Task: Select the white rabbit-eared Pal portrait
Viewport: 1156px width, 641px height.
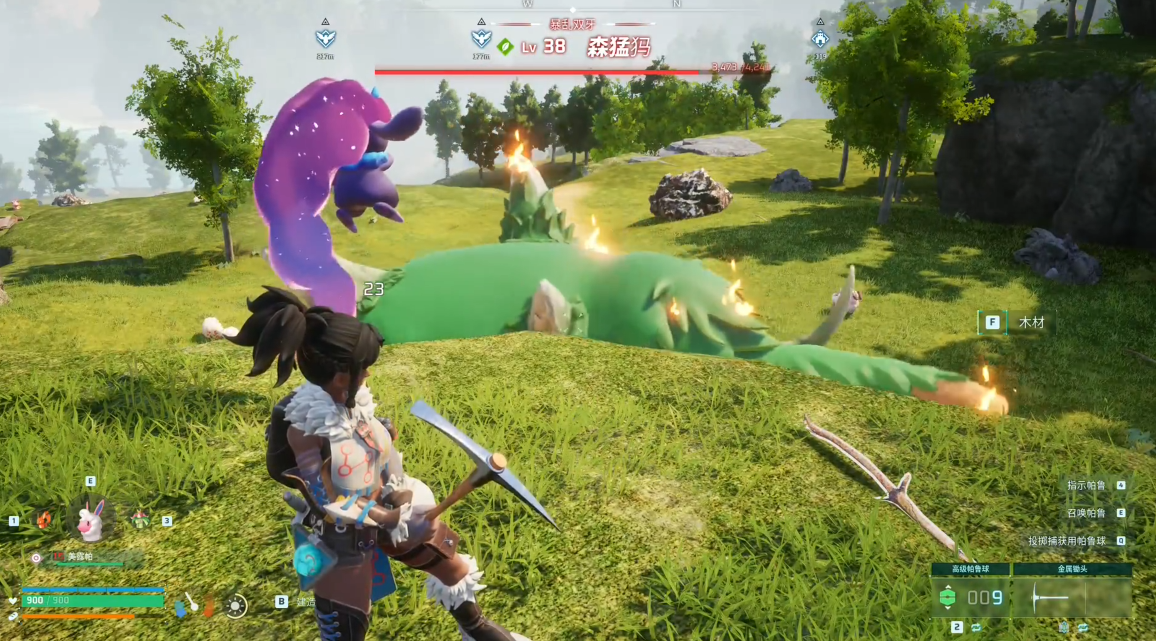Action: (x=90, y=520)
